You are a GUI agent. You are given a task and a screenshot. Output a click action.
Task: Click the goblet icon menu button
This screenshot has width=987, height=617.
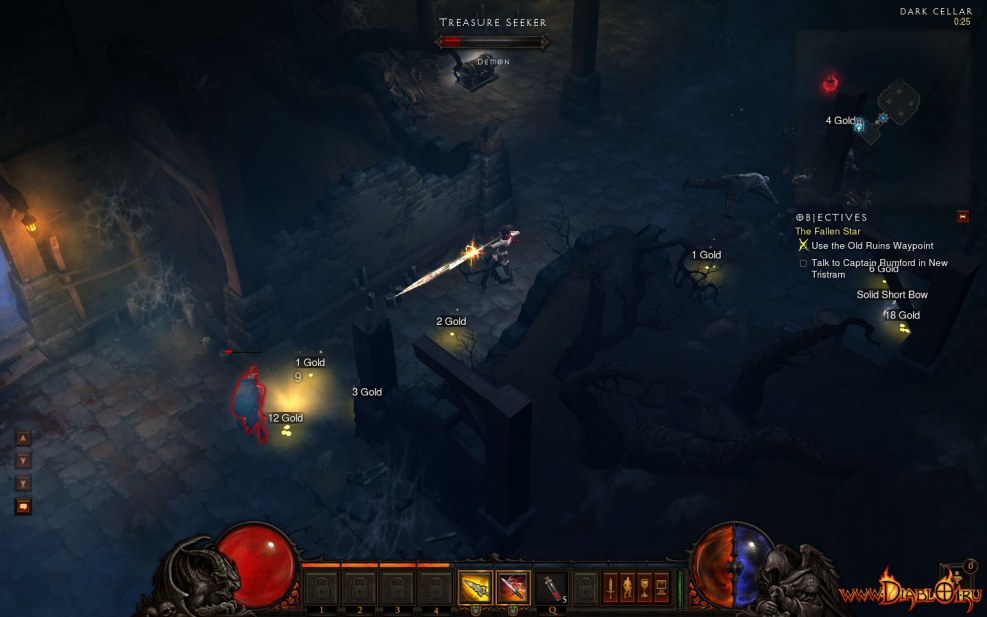click(x=644, y=587)
